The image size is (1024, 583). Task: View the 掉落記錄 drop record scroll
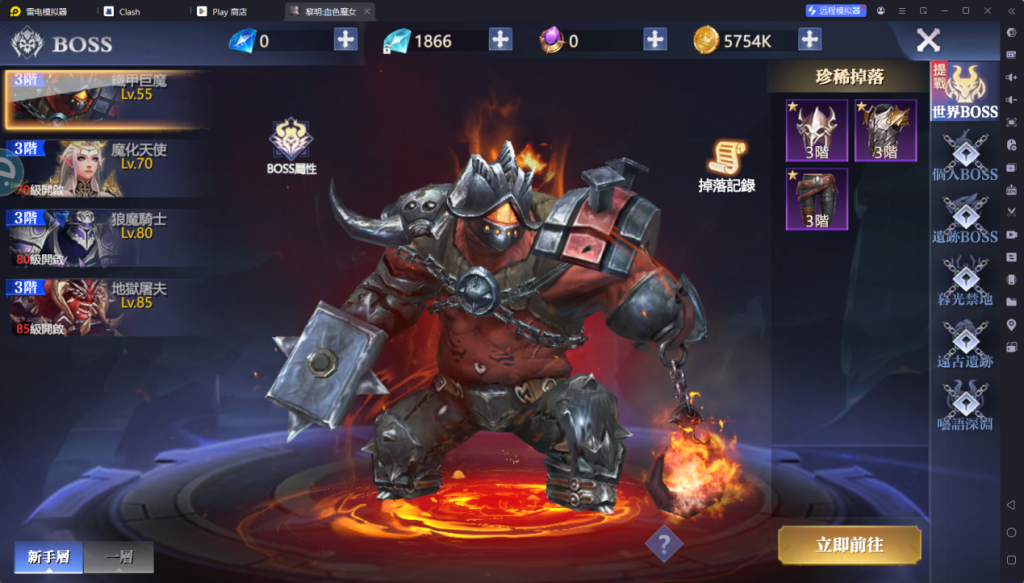pyautogui.click(x=727, y=165)
